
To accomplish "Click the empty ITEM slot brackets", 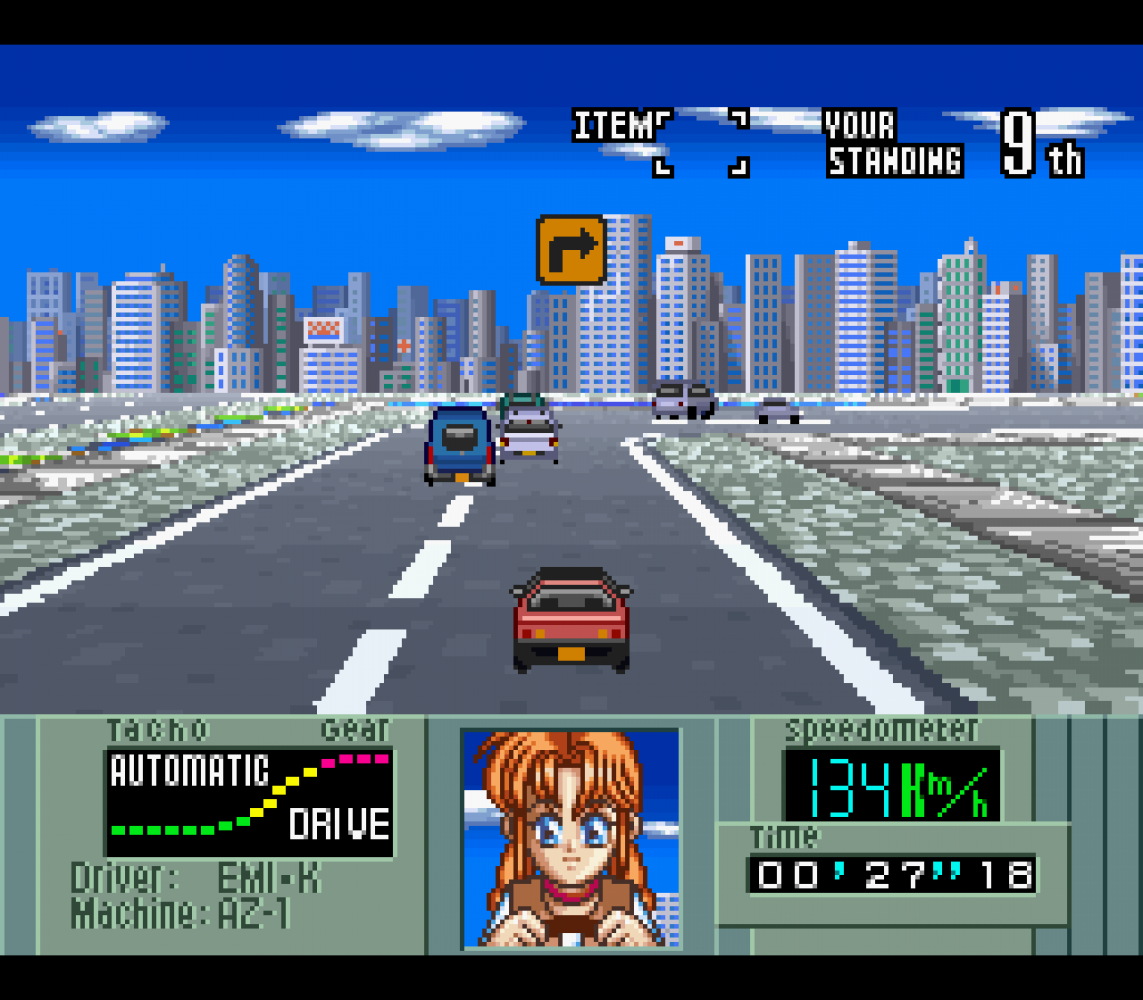I will 701,143.
